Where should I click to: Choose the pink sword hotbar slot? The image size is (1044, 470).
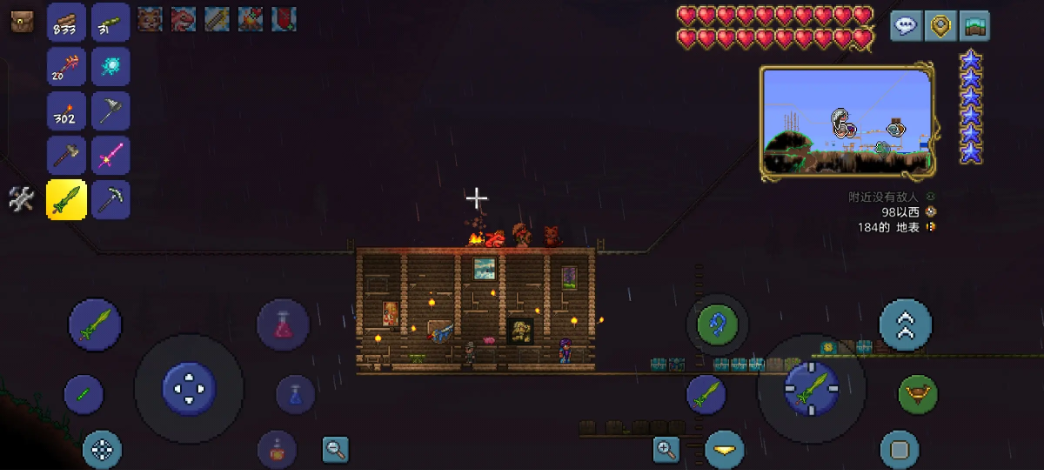[110, 155]
